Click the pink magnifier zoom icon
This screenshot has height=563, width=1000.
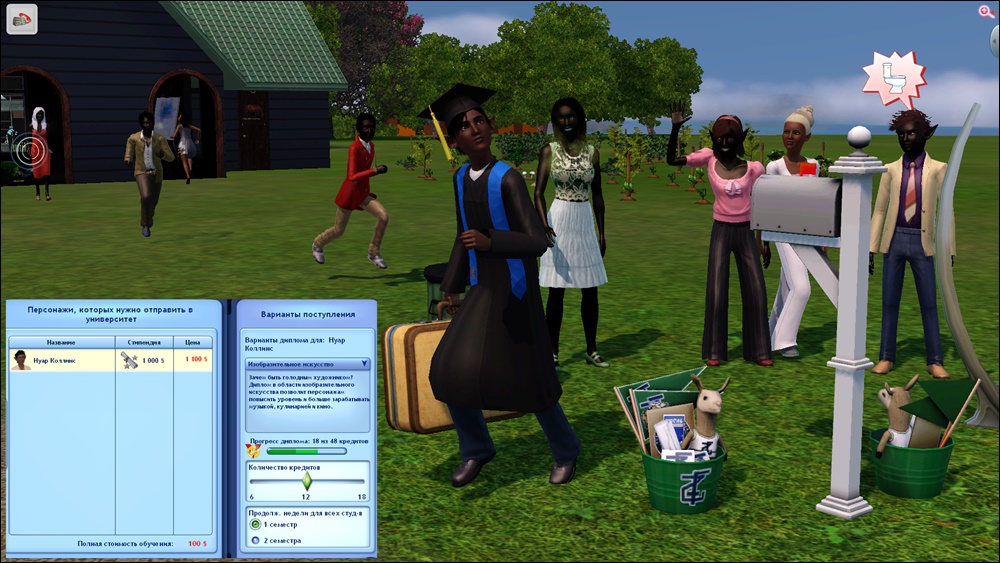click(x=985, y=11)
